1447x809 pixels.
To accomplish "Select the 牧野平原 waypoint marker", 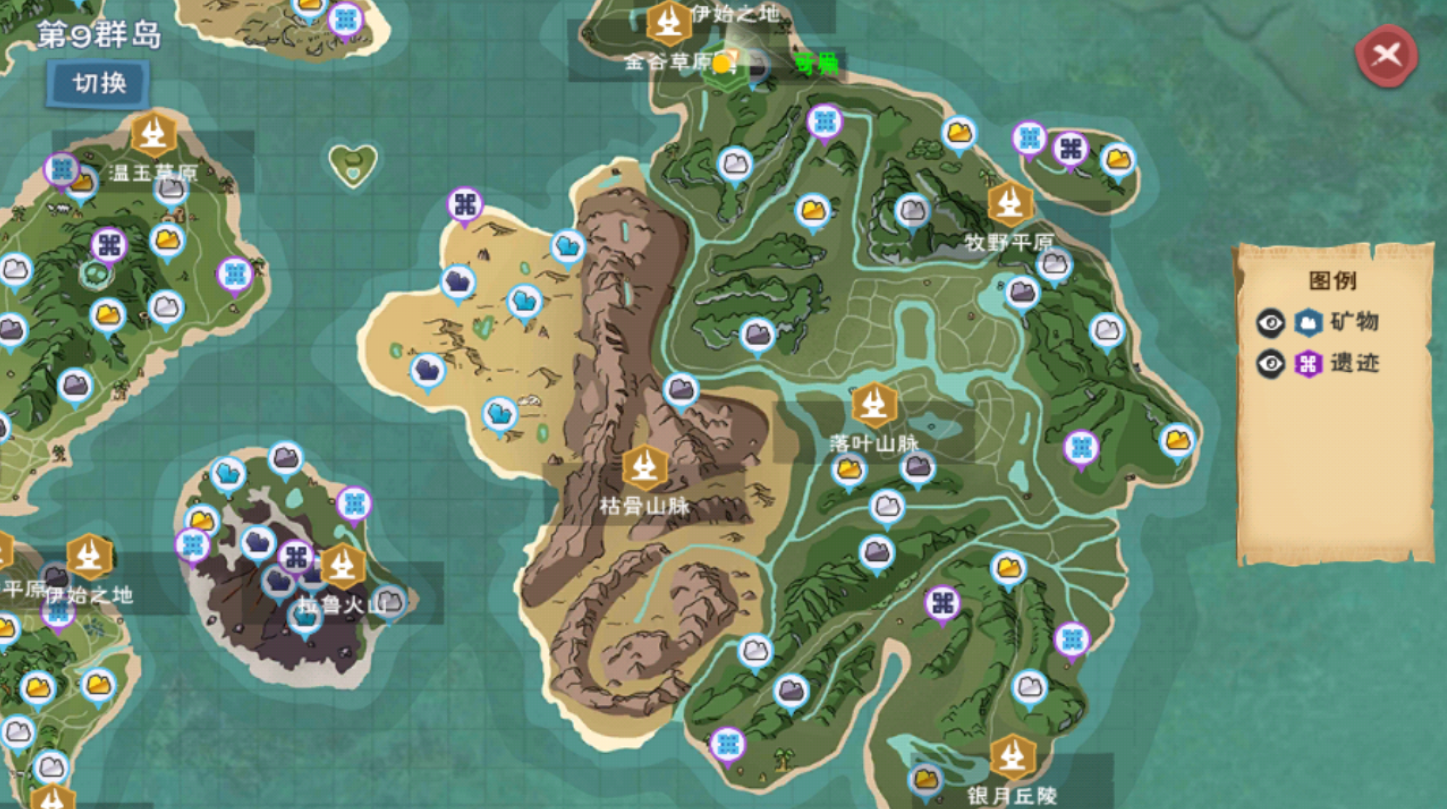I will (1010, 204).
